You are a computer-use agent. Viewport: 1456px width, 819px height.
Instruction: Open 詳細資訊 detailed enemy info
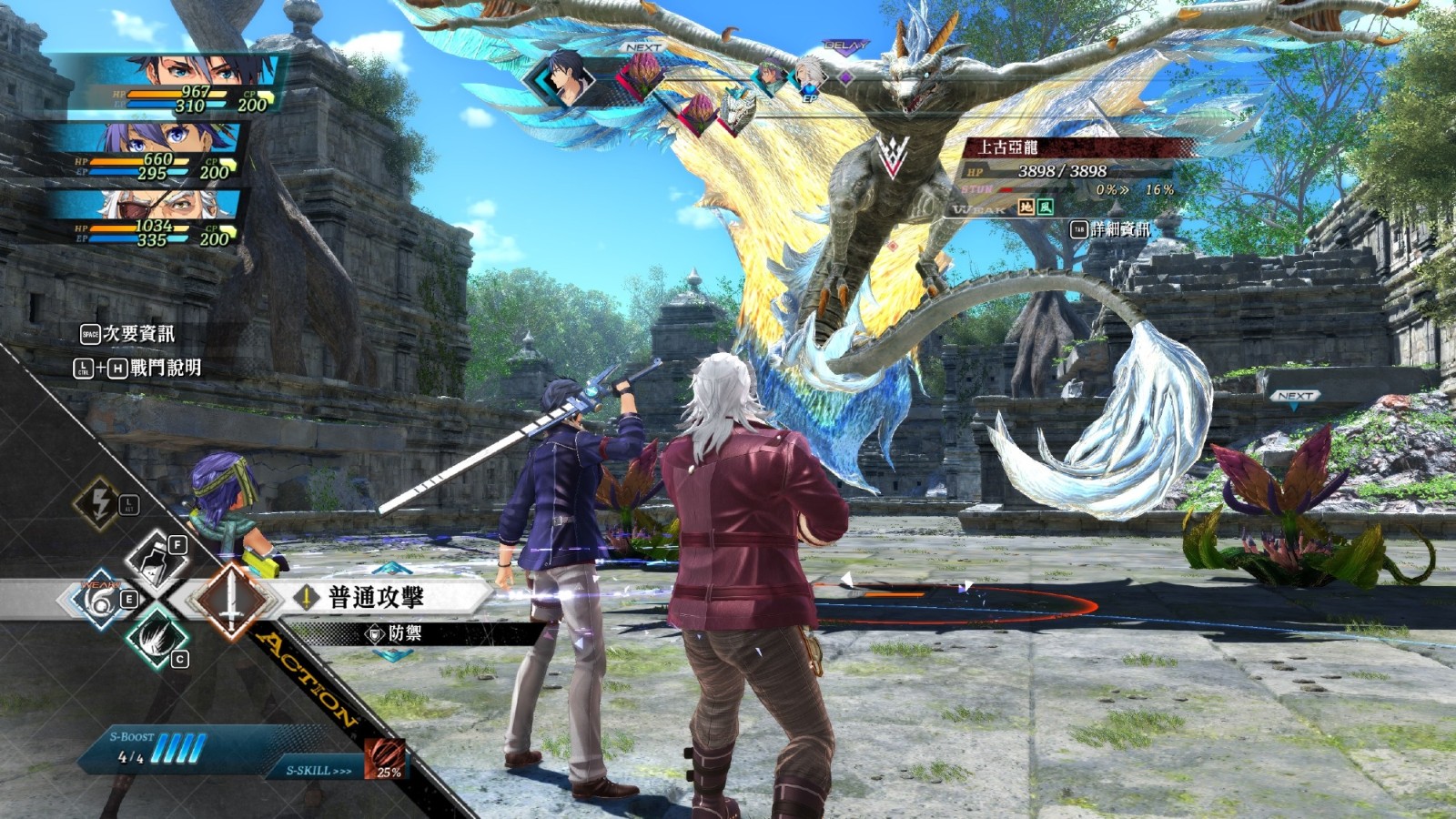click(1110, 229)
